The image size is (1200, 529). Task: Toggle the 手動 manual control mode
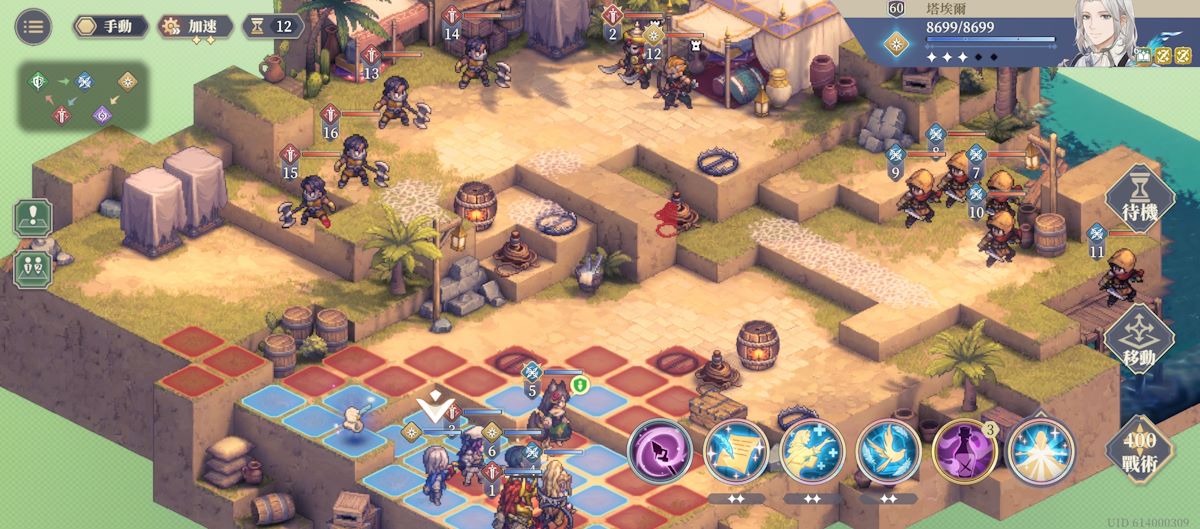[x=110, y=26]
